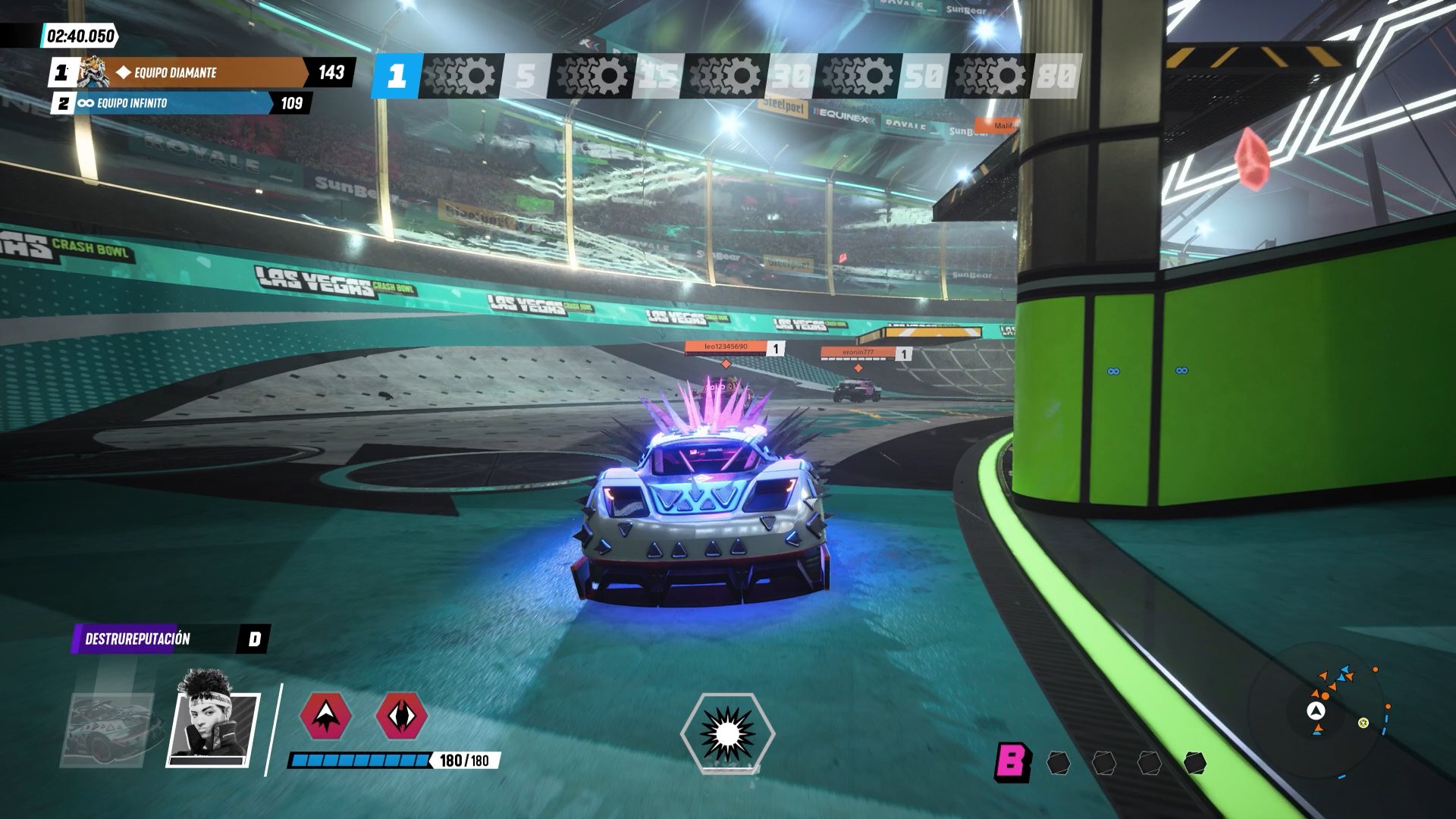Activate the white starburst breaker ability
The image size is (1456, 819).
726,733
